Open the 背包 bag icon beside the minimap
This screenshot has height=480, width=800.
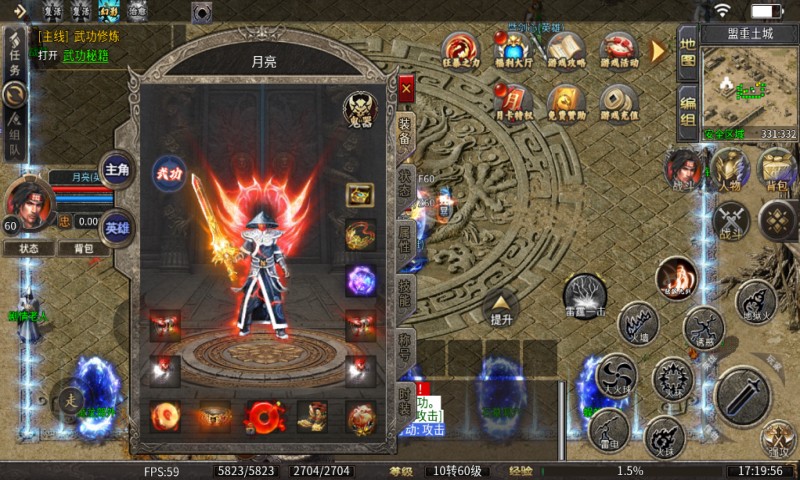click(776, 170)
